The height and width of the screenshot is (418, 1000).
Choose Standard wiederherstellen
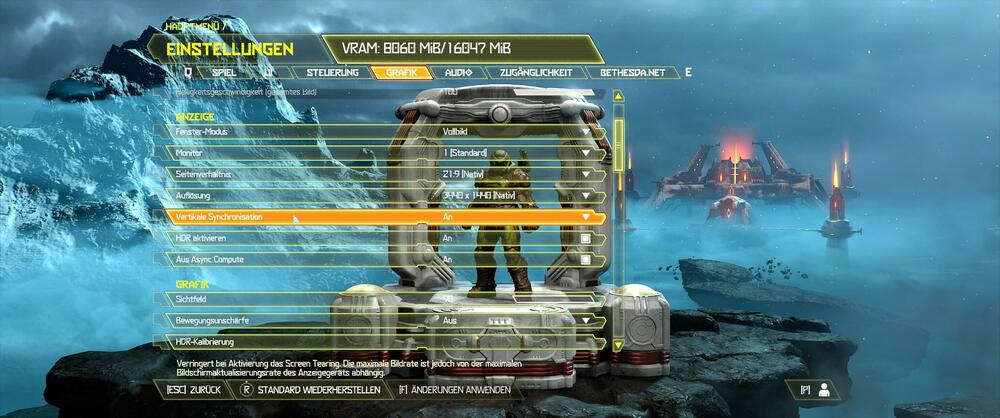tap(310, 389)
